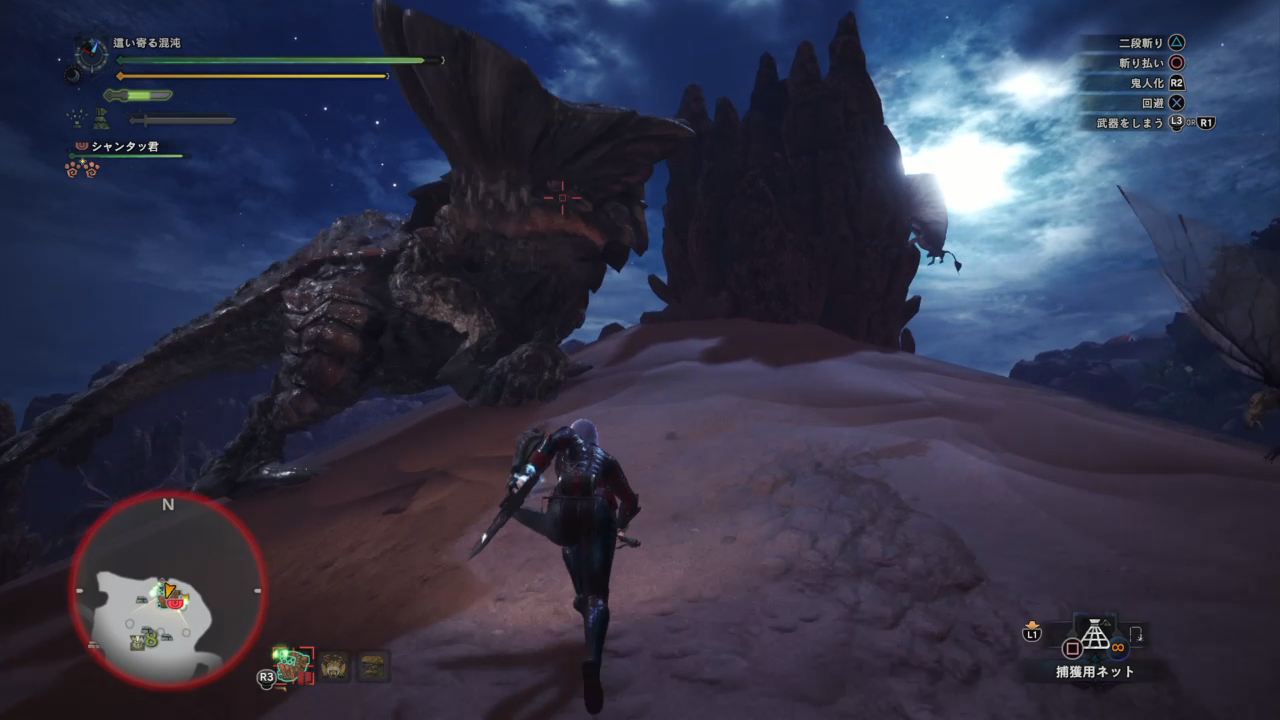This screenshot has width=1280, height=720.
Task: Pick the third monster target icon
Action: click(374, 666)
